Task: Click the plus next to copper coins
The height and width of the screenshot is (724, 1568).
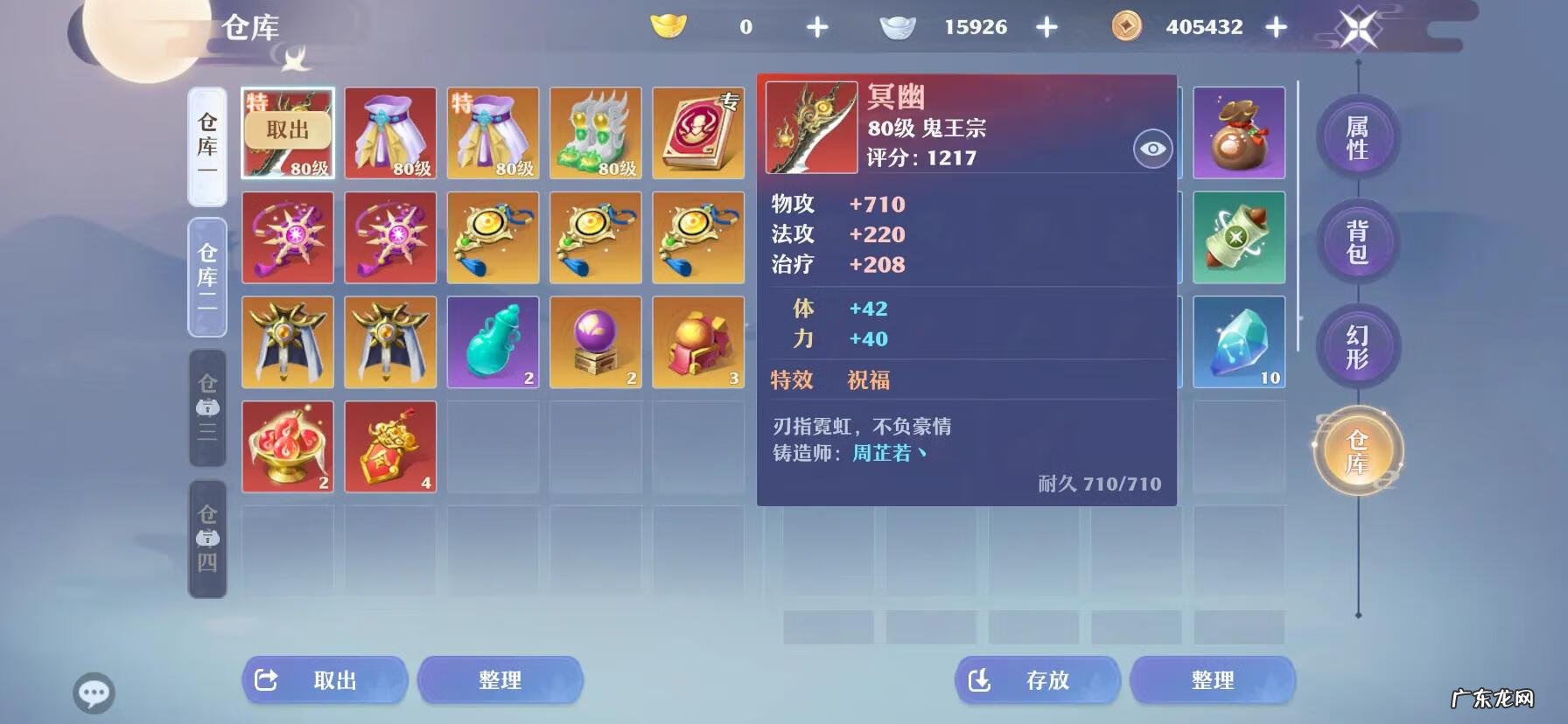Action: [x=1277, y=26]
